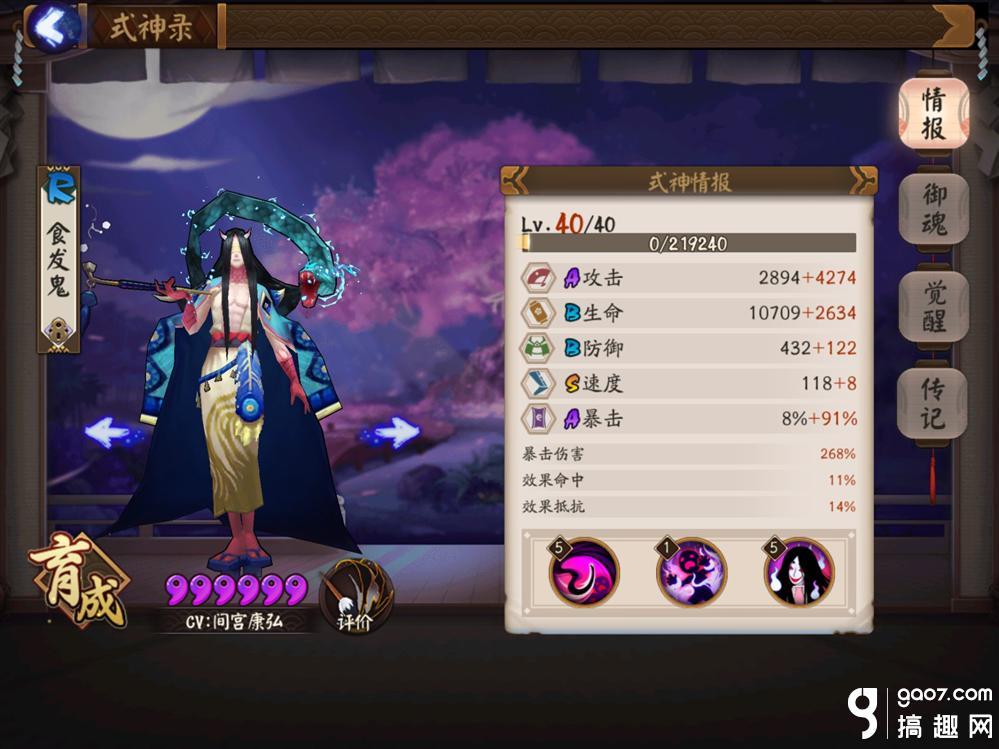Screen dimensions: 999x749
Task: Inspect the long-haired ghost face skill
Action: point(799,574)
